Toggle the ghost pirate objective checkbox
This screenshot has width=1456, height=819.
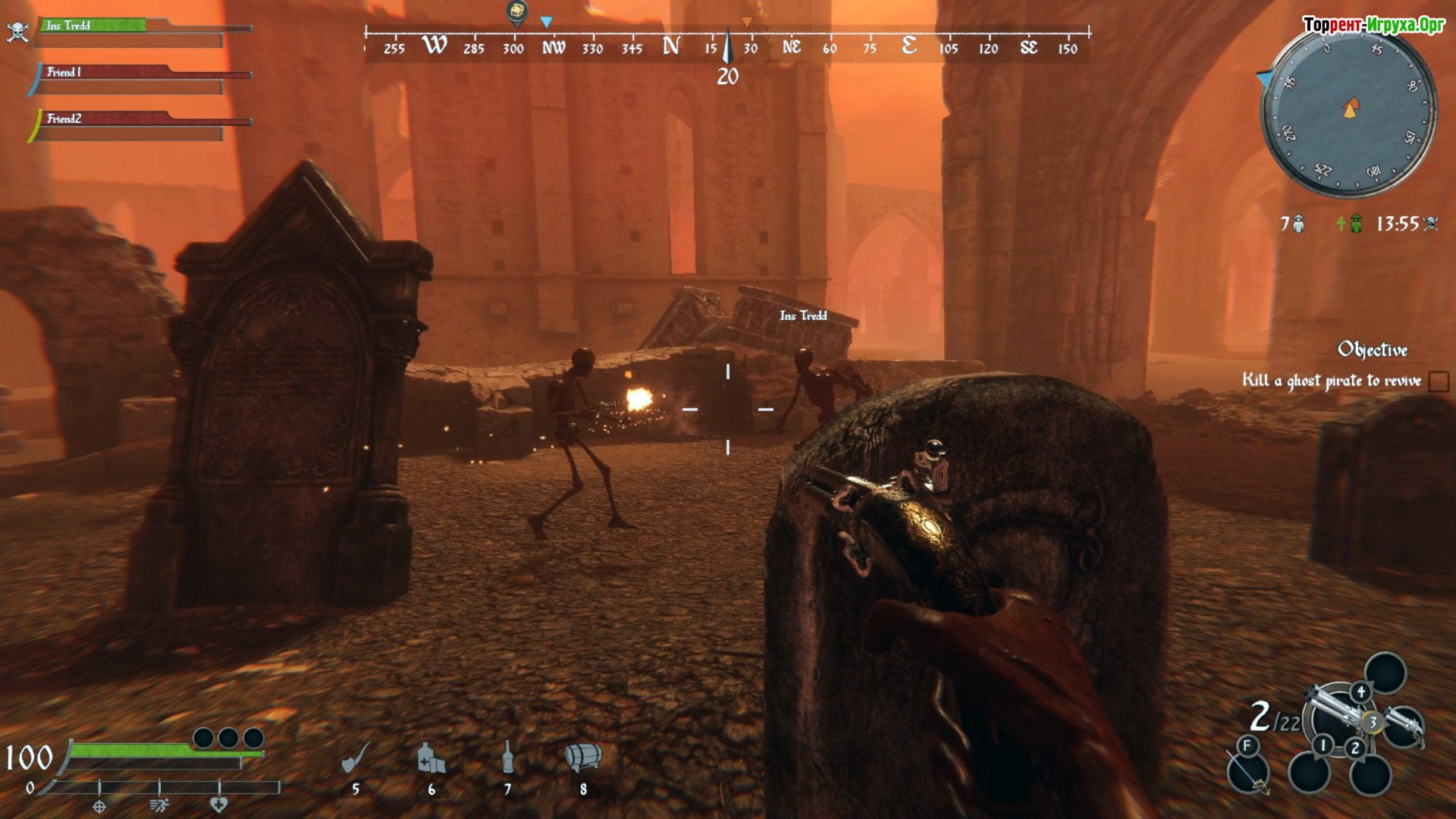[x=1438, y=381]
